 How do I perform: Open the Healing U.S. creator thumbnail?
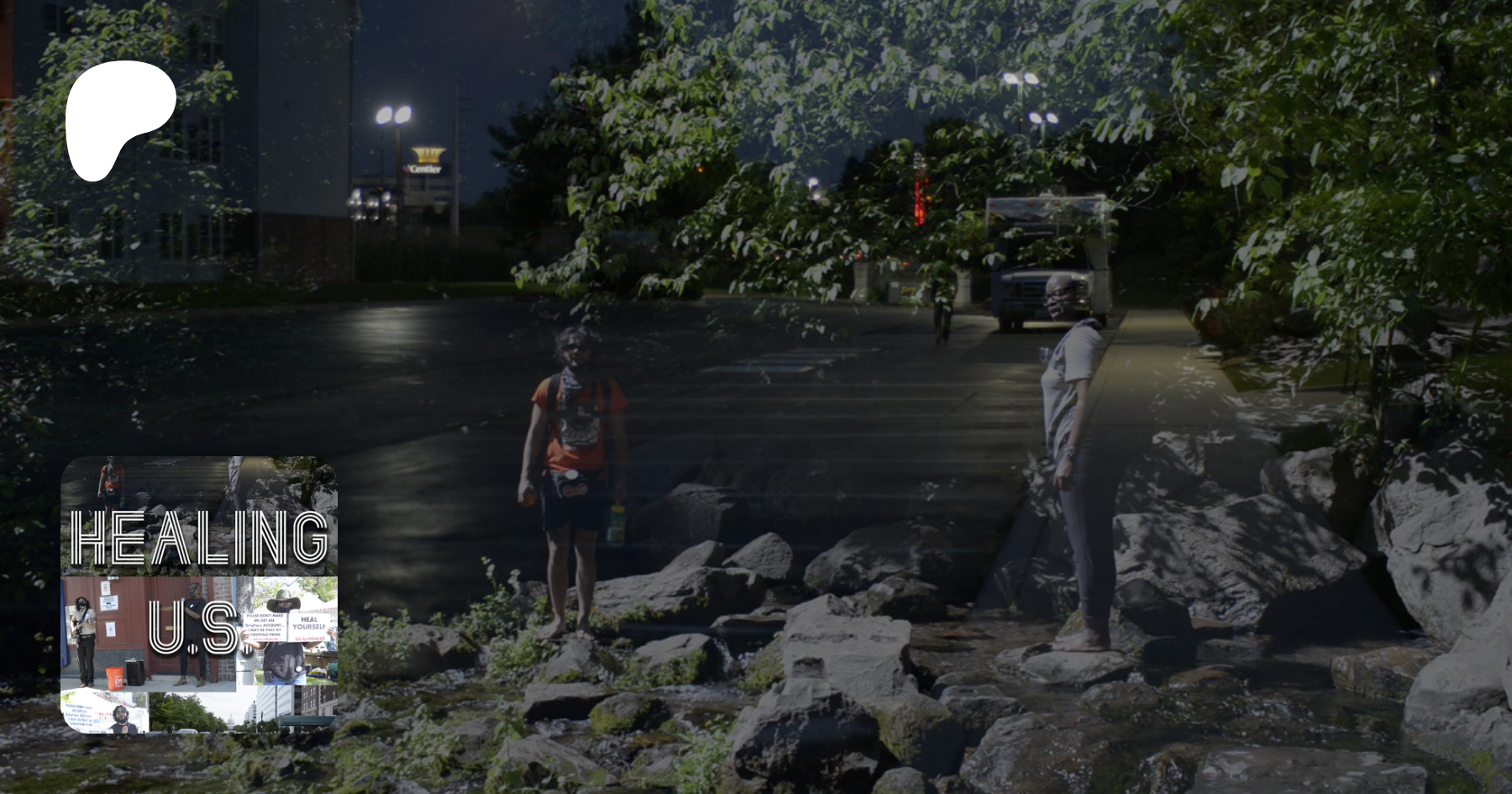coord(199,594)
